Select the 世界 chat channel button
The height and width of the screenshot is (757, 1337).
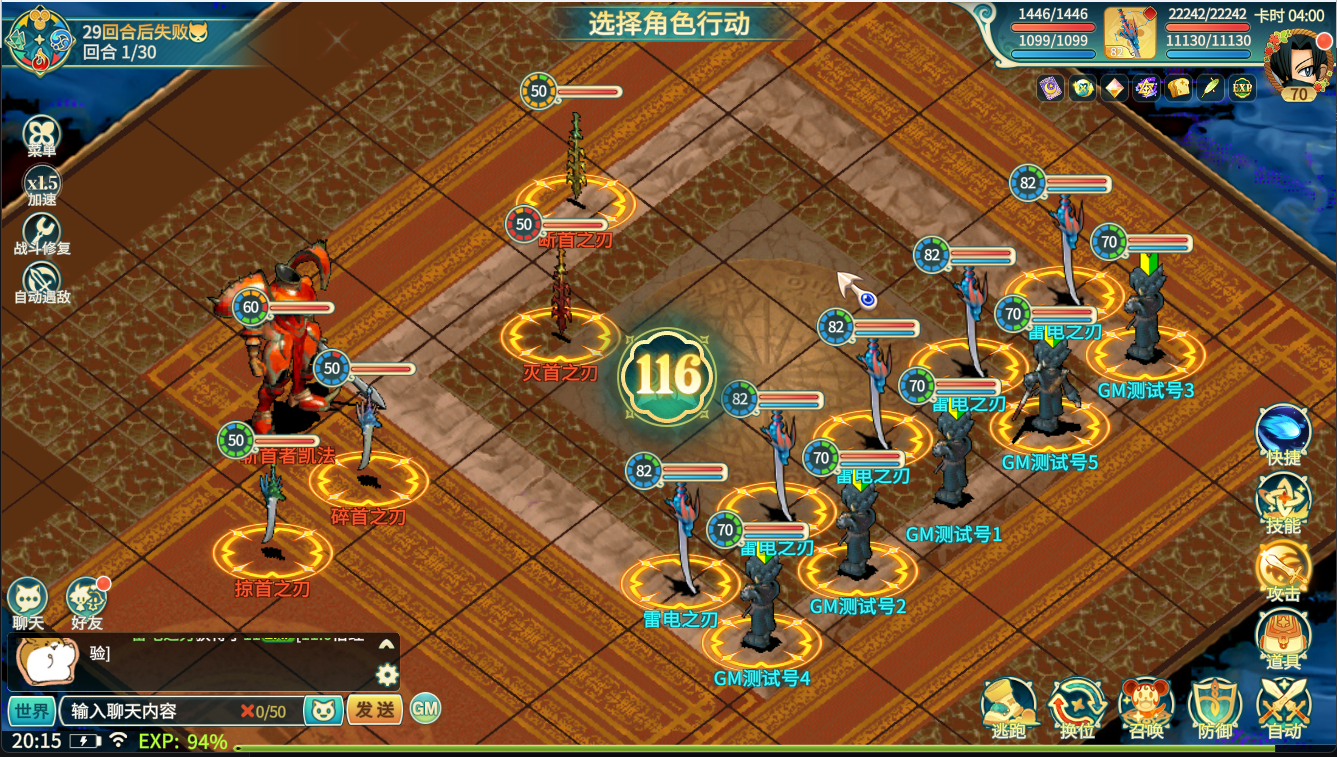click(32, 711)
